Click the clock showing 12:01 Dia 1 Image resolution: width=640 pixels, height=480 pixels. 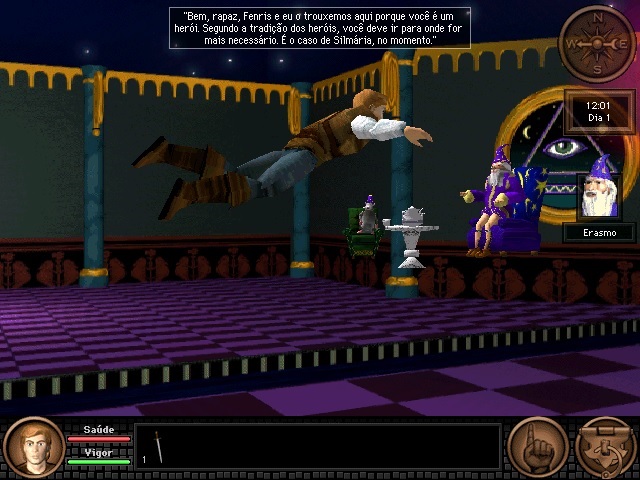click(x=599, y=111)
